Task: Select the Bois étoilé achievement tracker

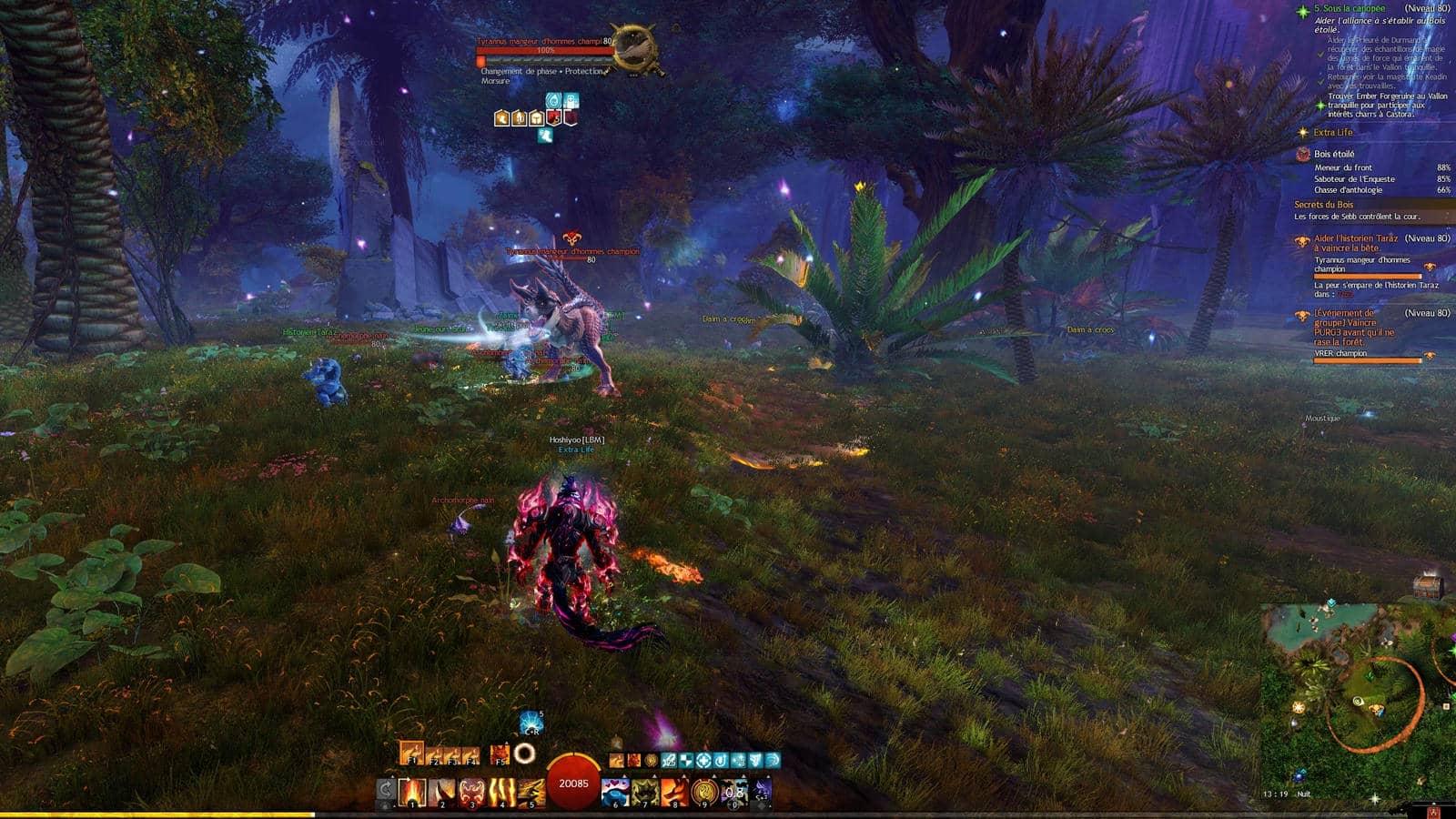Action: click(1333, 155)
